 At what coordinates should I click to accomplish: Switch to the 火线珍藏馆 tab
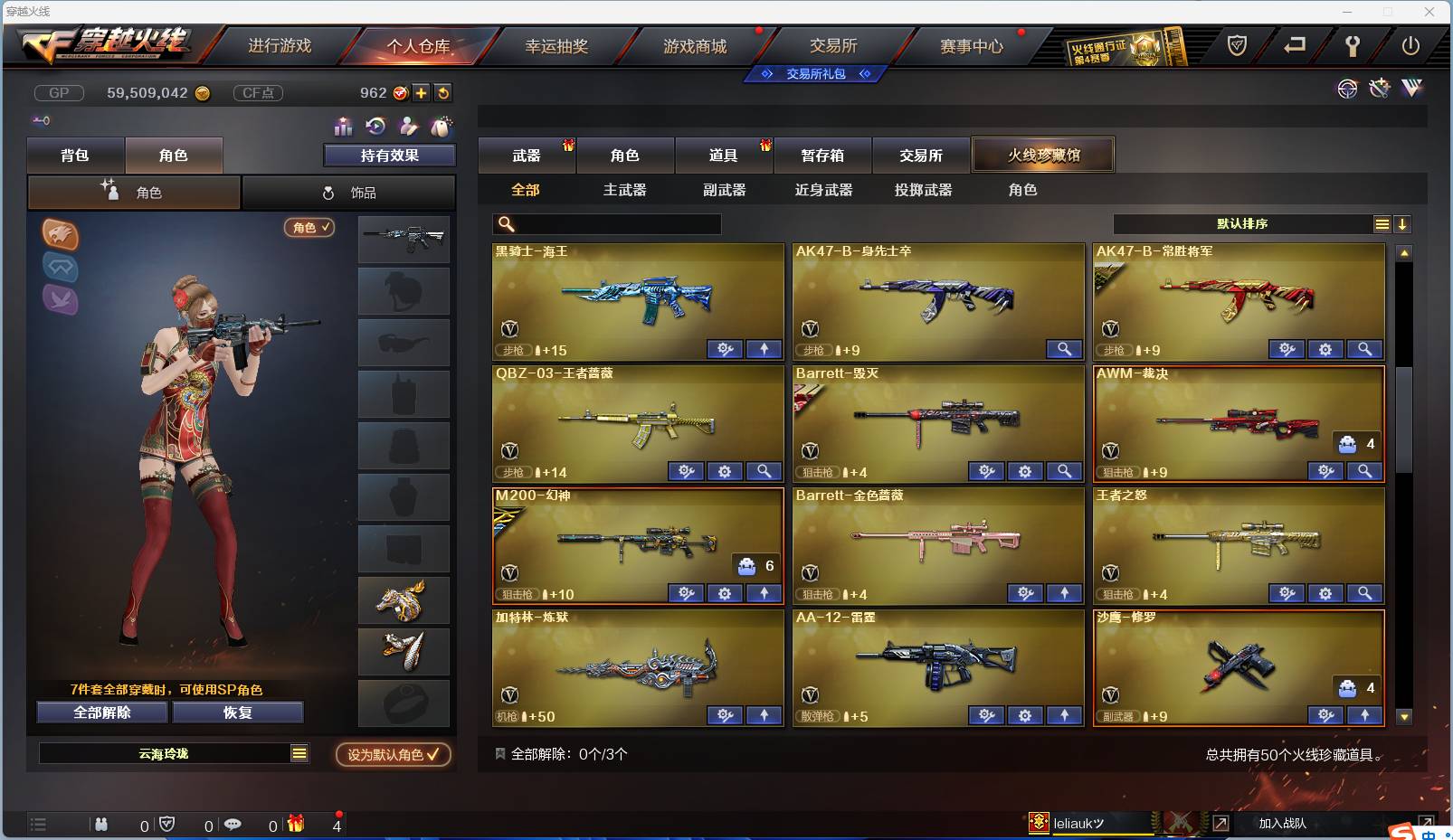point(1044,155)
